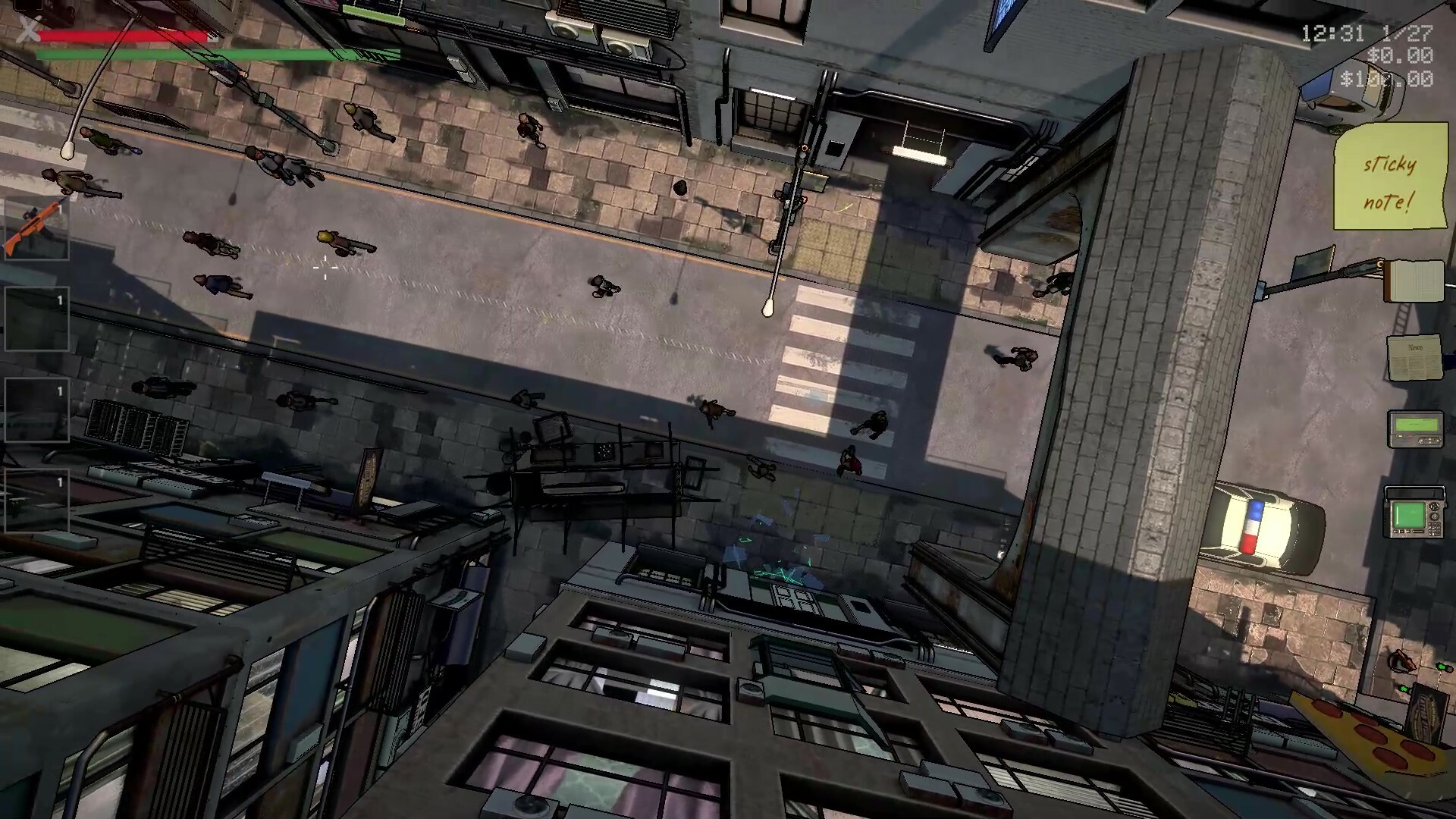Select the second empty inventory slot

point(36,318)
